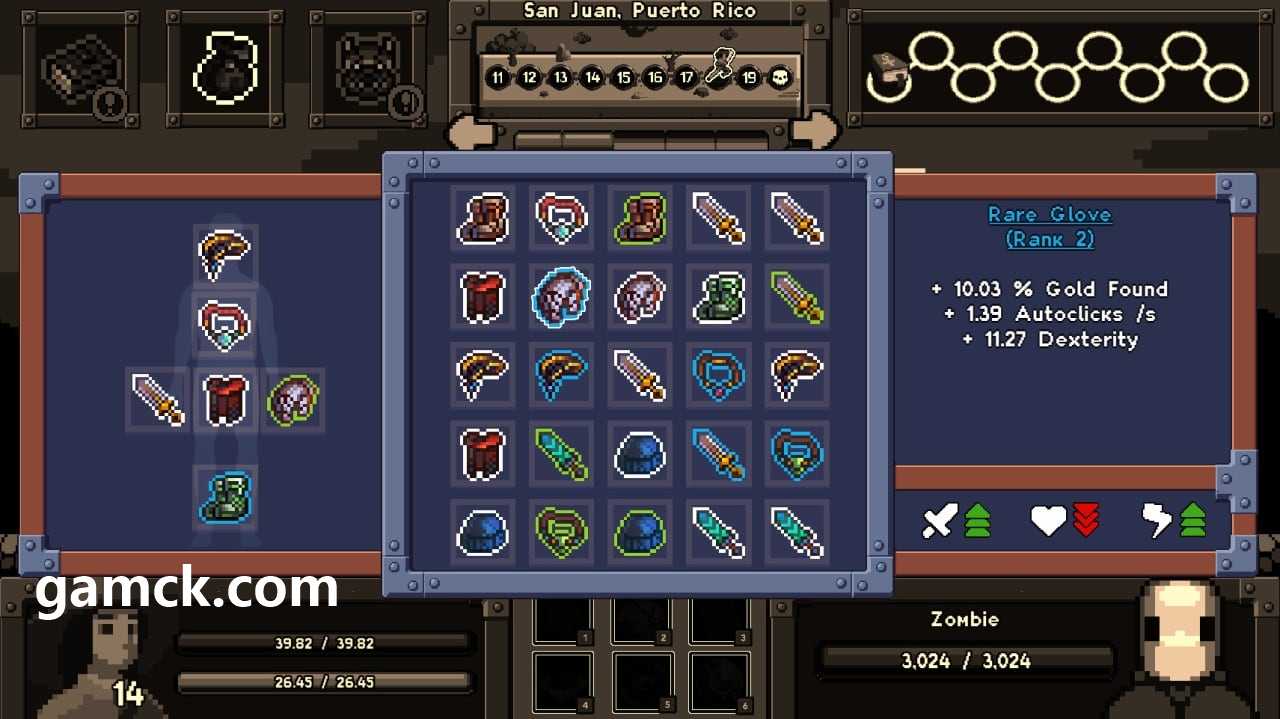The width and height of the screenshot is (1280, 719).
Task: Choose the green-outlined steel sword in inventory
Action: point(797,296)
